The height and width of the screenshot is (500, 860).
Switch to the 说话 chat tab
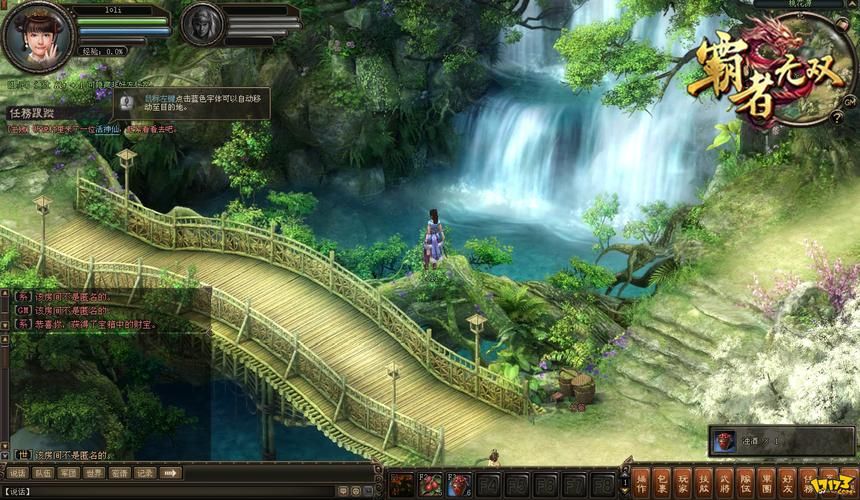click(17, 473)
